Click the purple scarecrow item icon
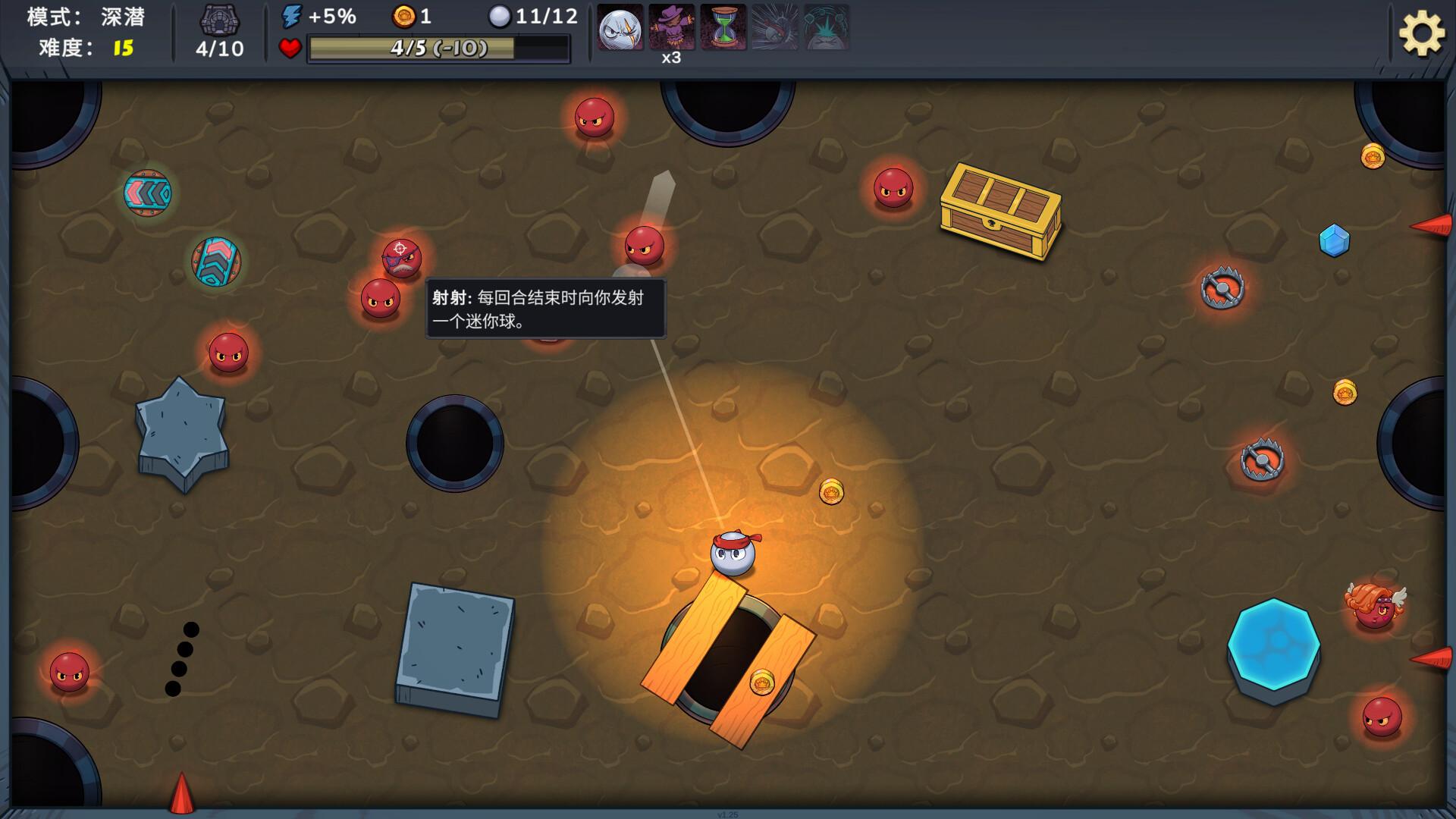The image size is (1456, 819). pyautogui.click(x=671, y=27)
